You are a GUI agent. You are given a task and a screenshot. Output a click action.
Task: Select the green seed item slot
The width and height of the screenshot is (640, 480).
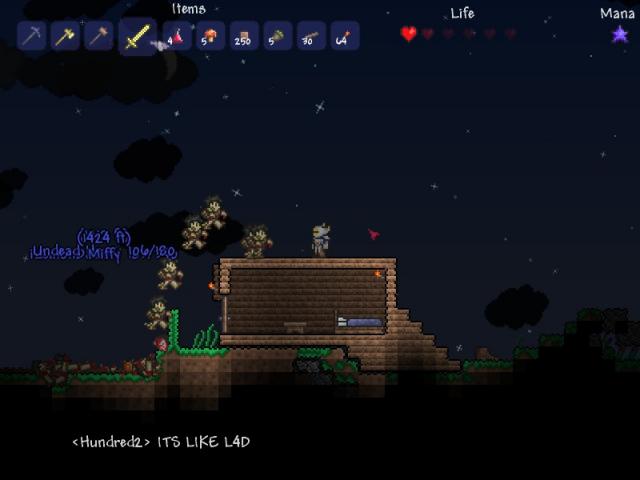point(277,37)
